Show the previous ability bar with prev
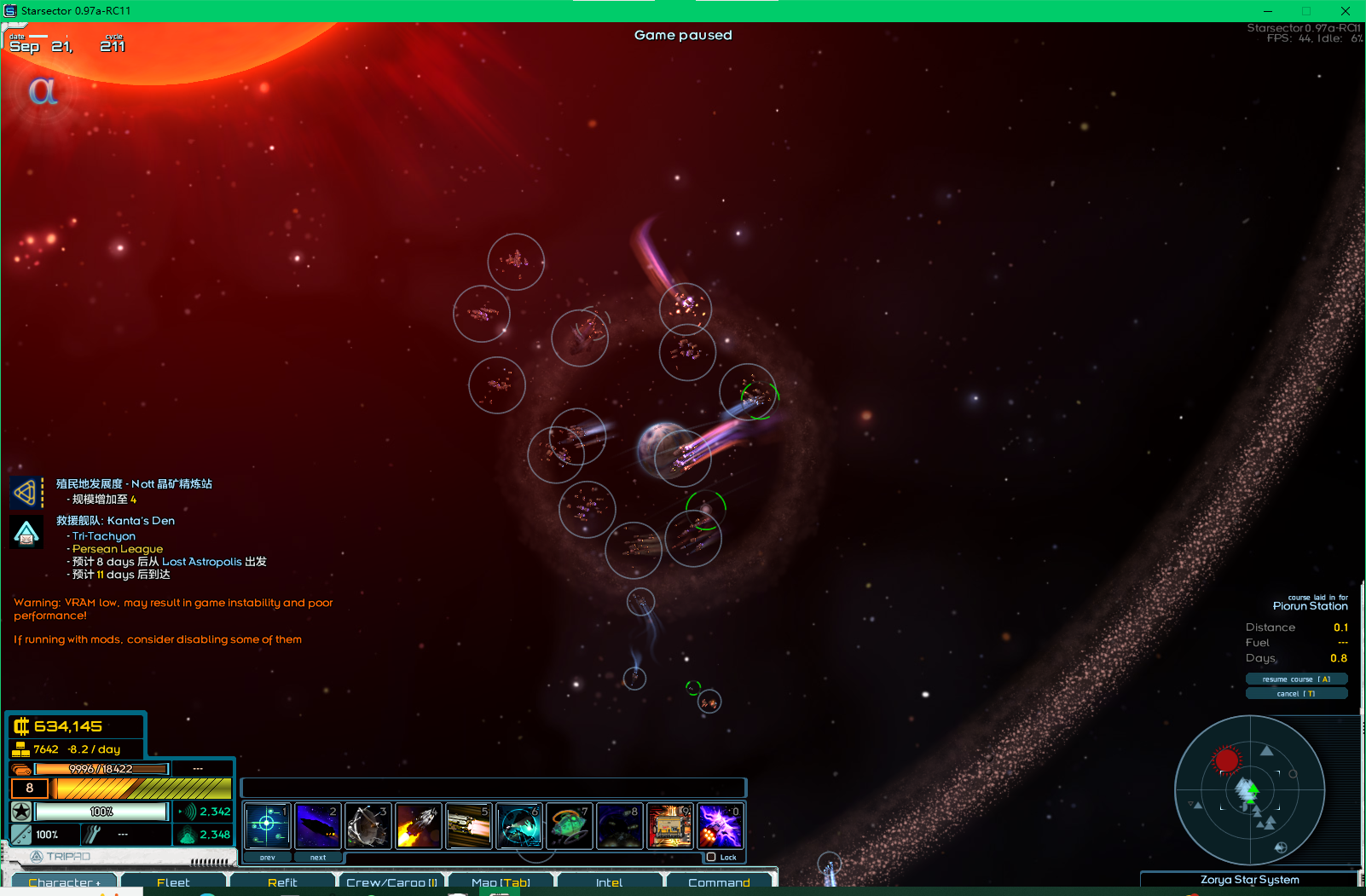 [x=268, y=858]
